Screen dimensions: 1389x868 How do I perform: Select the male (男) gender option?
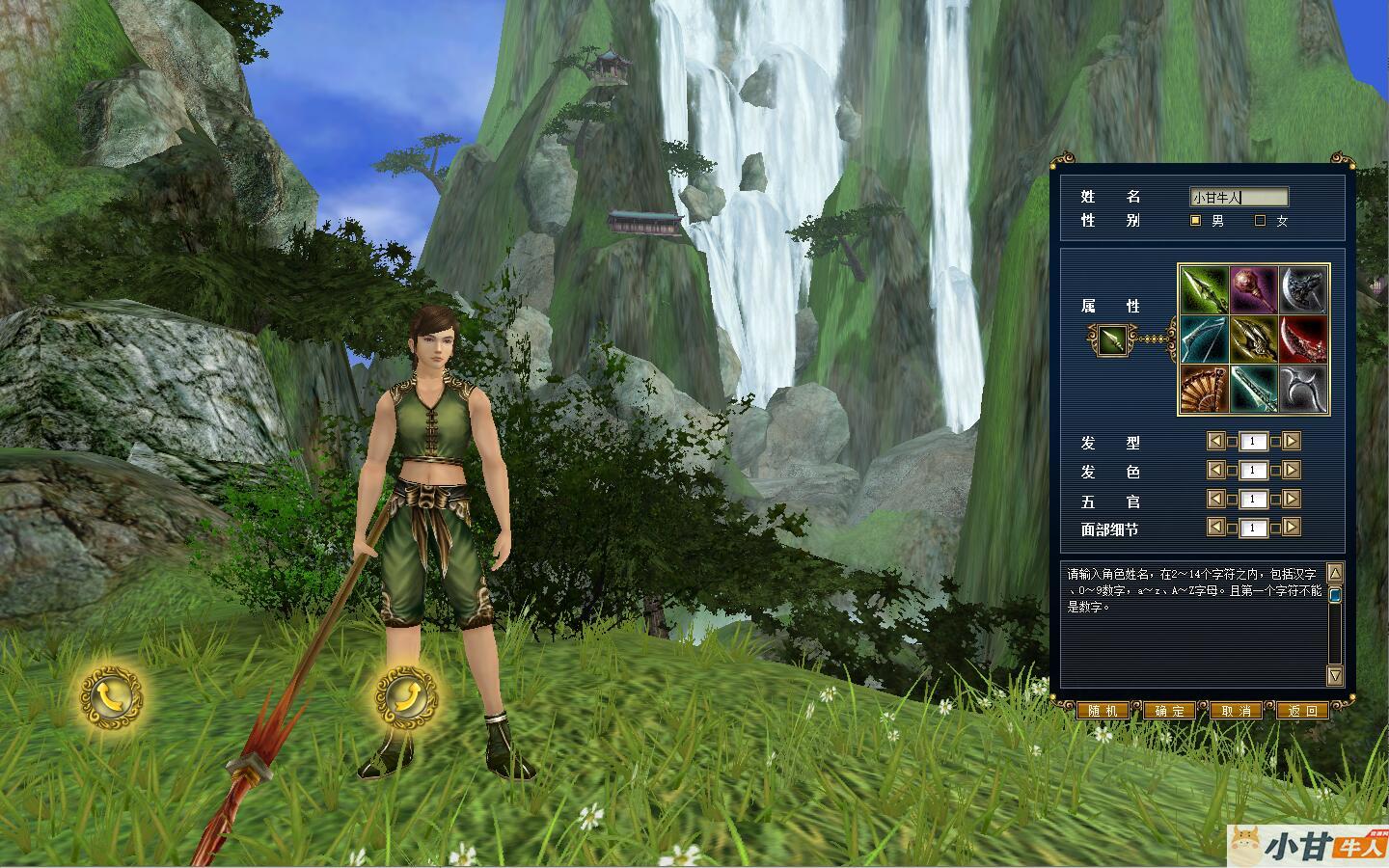click(1196, 221)
